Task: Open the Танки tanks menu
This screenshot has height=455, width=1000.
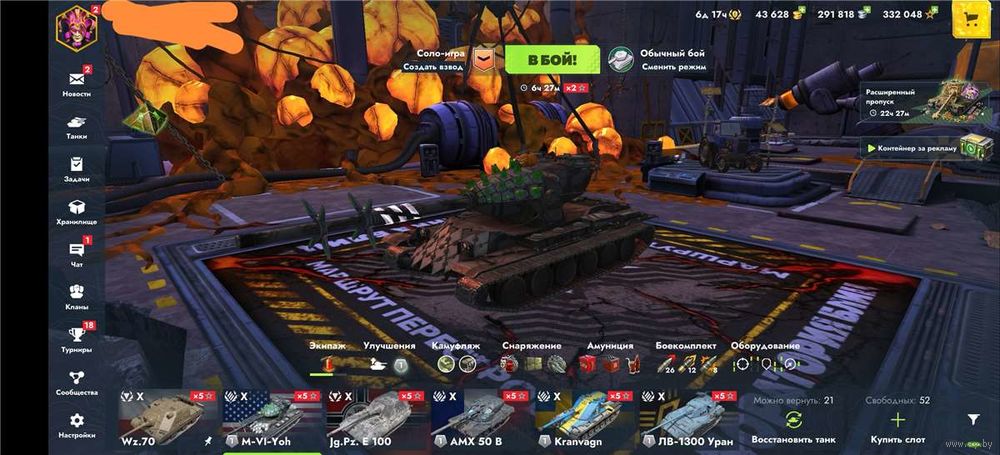Action: [76, 125]
